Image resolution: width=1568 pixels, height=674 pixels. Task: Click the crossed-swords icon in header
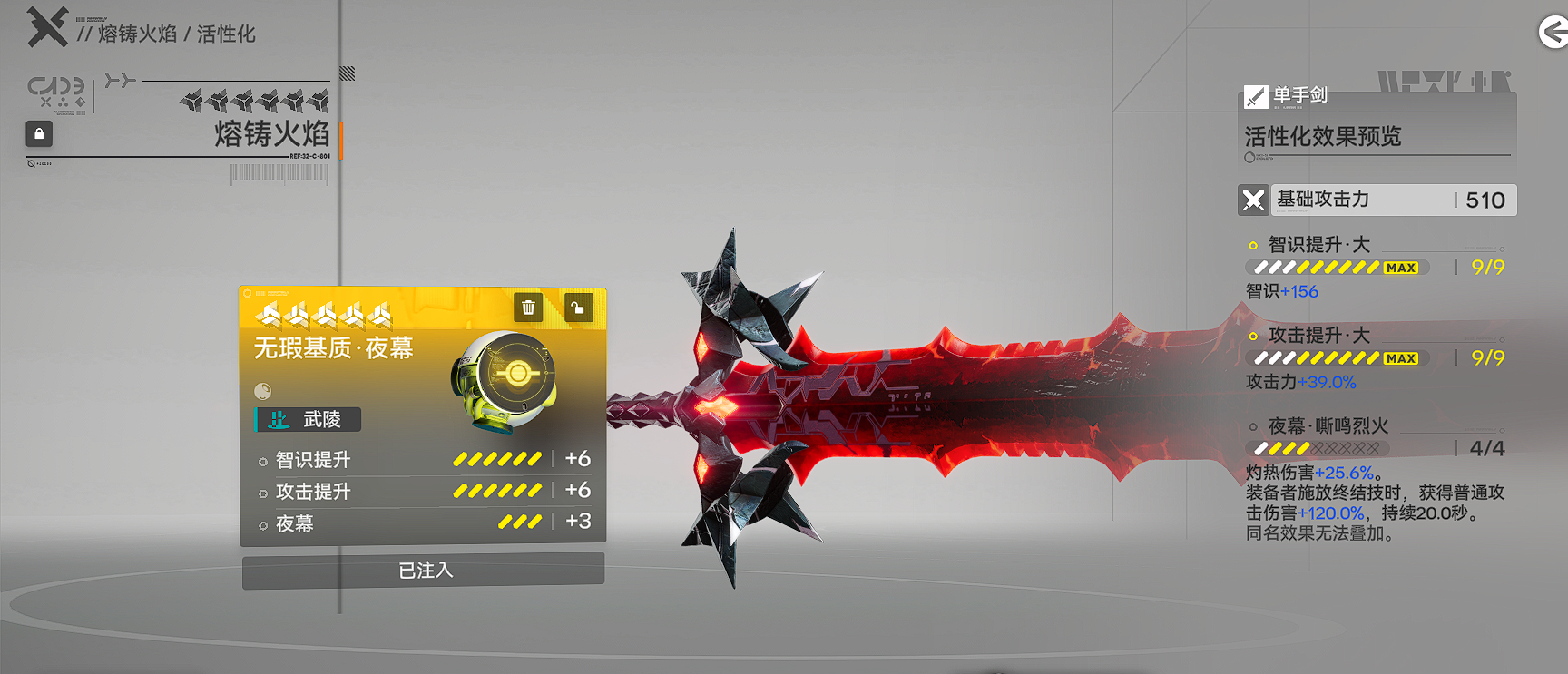click(x=47, y=27)
